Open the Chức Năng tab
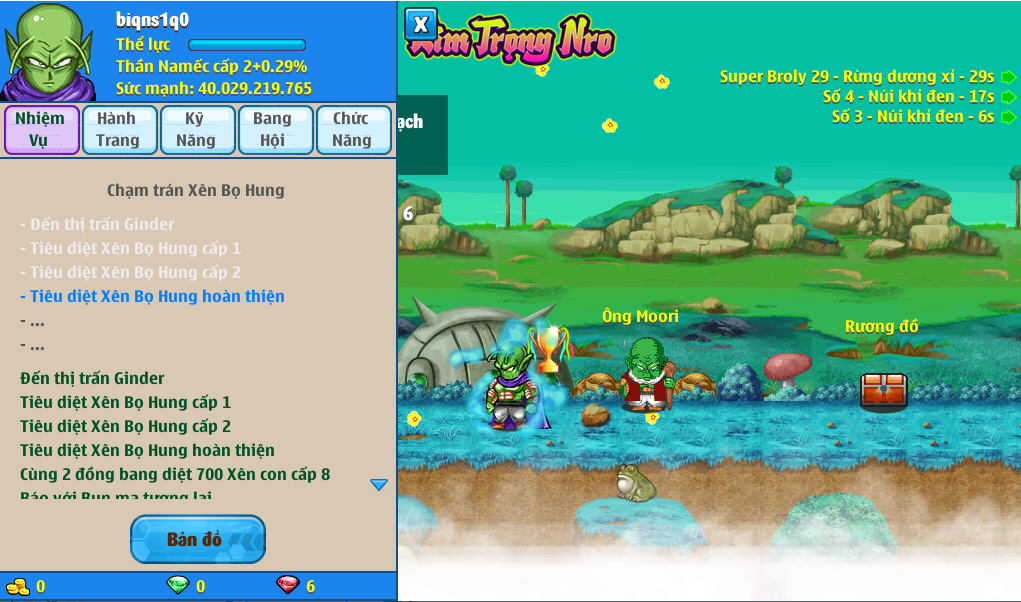The height and width of the screenshot is (602, 1021). (353, 130)
